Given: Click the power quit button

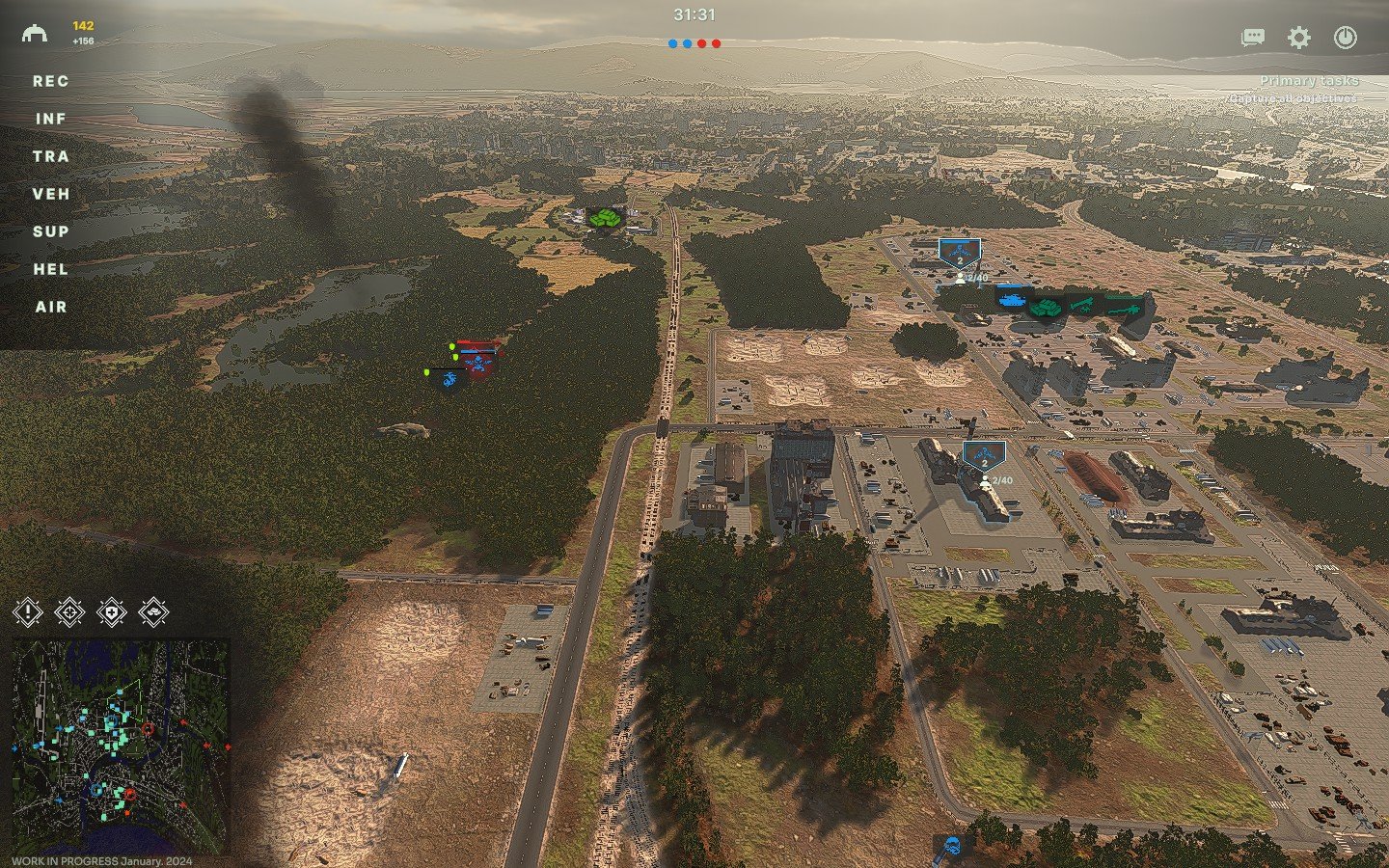Looking at the screenshot, I should [1345, 38].
